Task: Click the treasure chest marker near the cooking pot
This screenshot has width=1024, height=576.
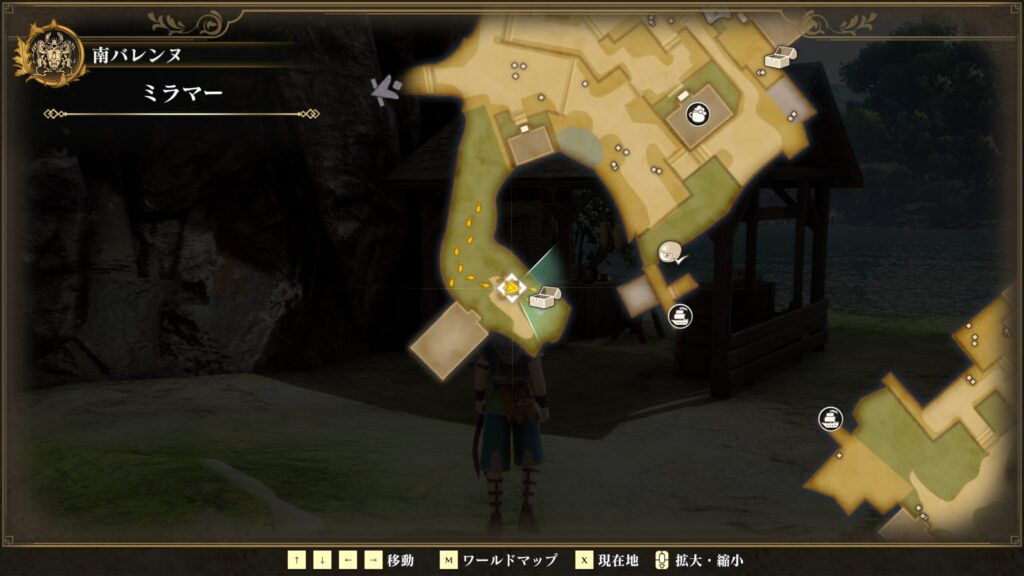Action: [779, 57]
